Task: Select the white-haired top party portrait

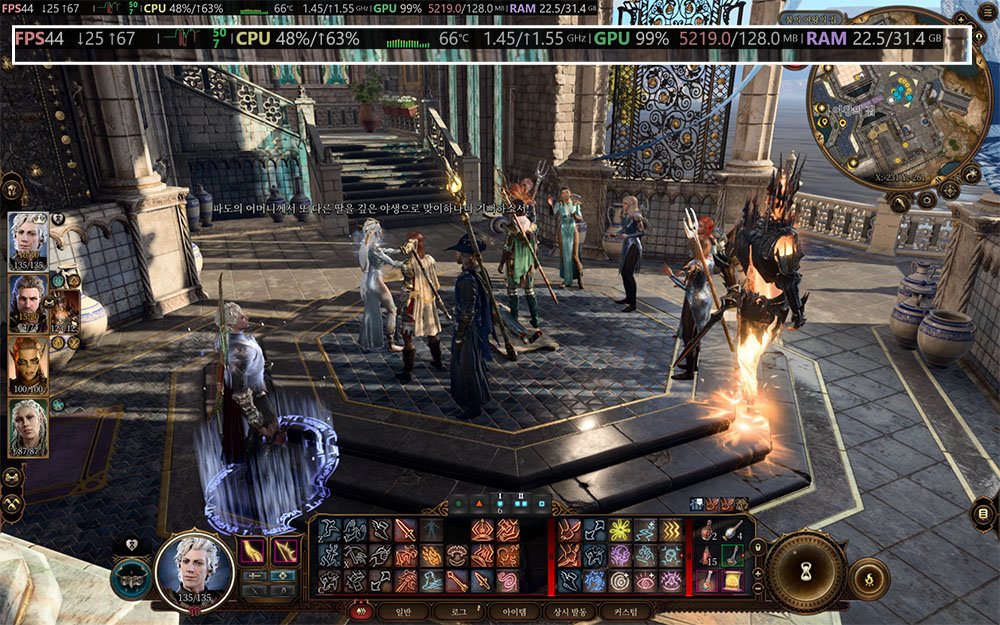Action: tap(28, 240)
